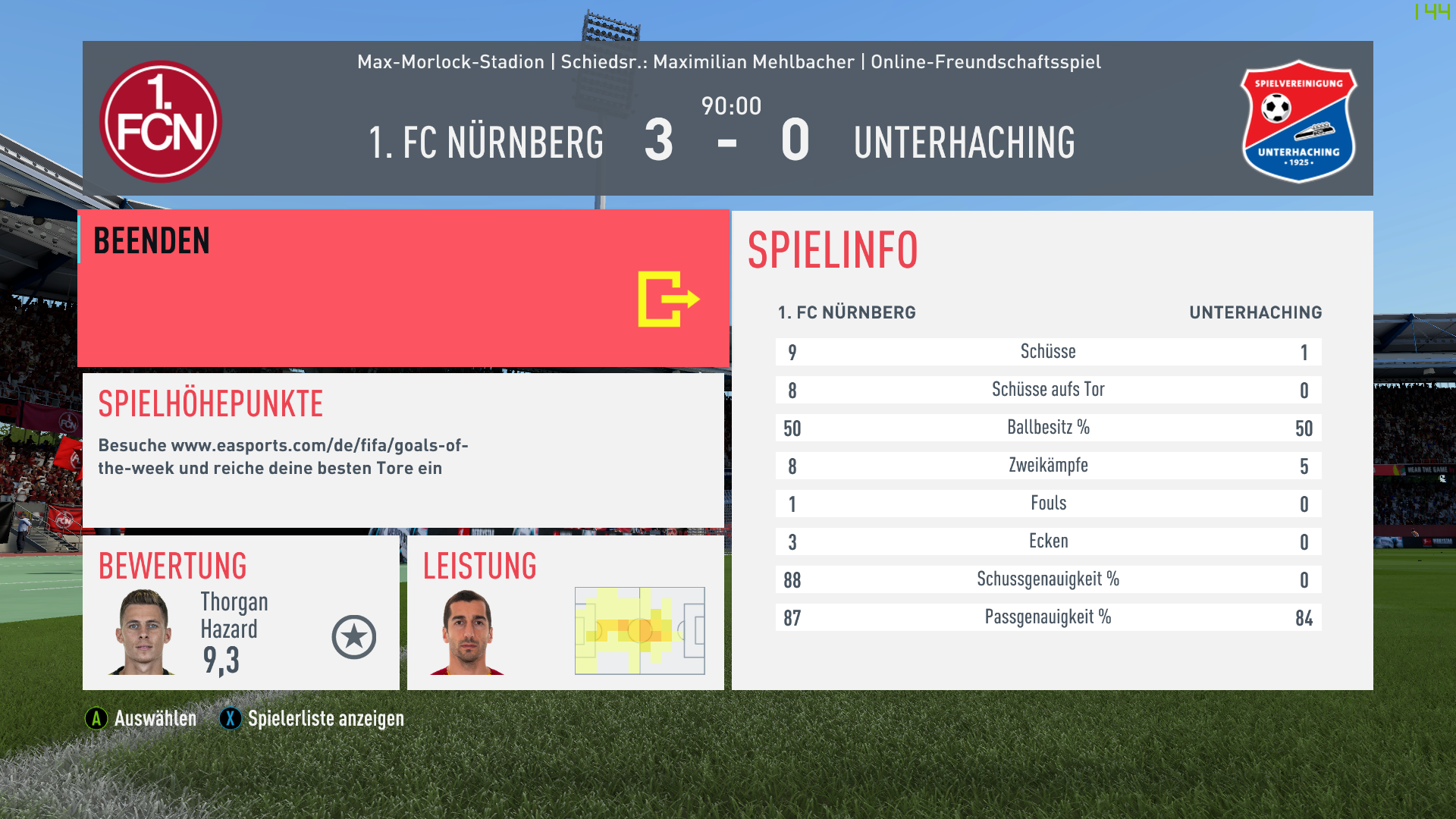Select the Beenden exit tile
The image size is (1456, 819).
[x=403, y=289]
